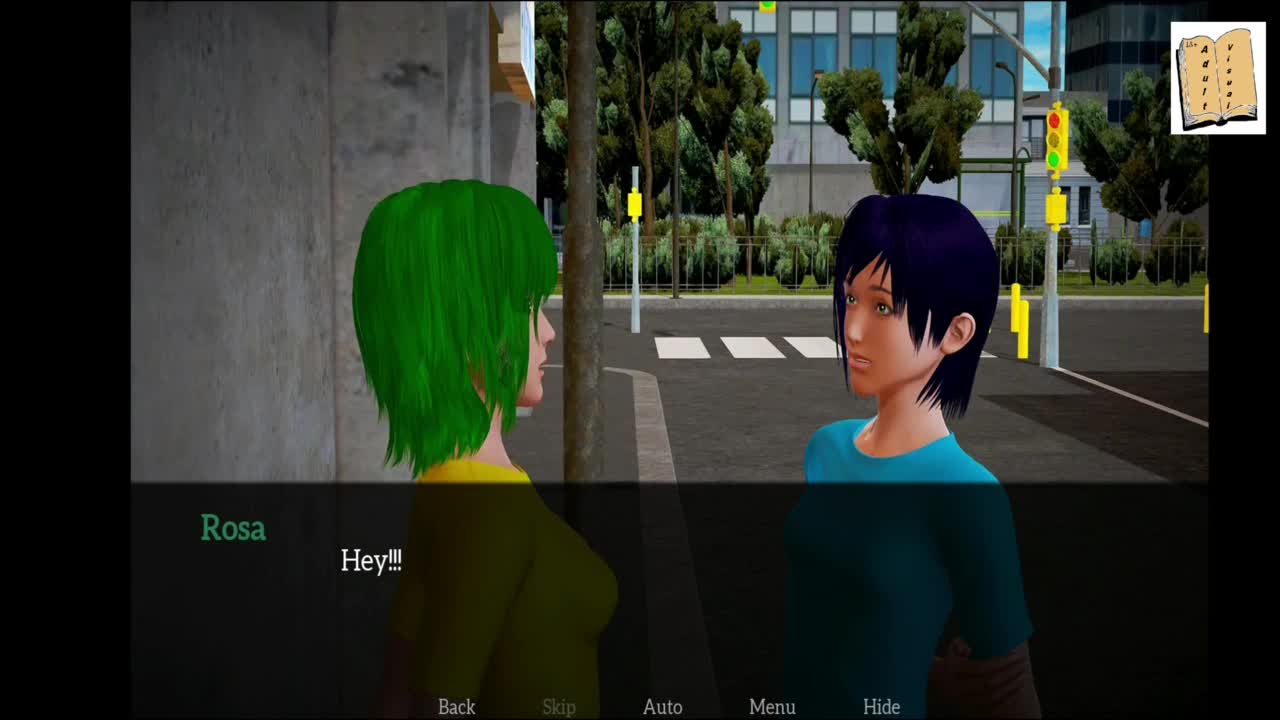Hide the dialogue text box
Image resolution: width=1280 pixels, height=720 pixels.
(x=881, y=707)
